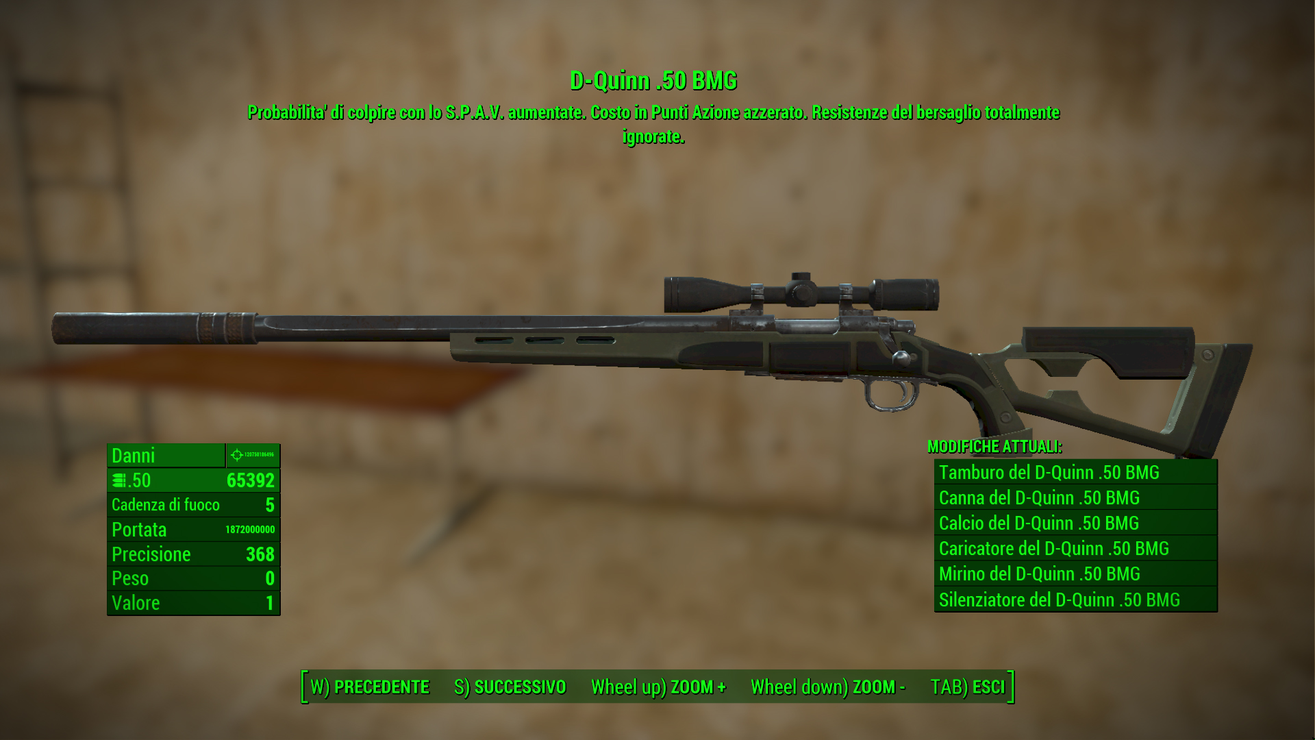Show the next item via SUCCESSIVO

pos(510,687)
